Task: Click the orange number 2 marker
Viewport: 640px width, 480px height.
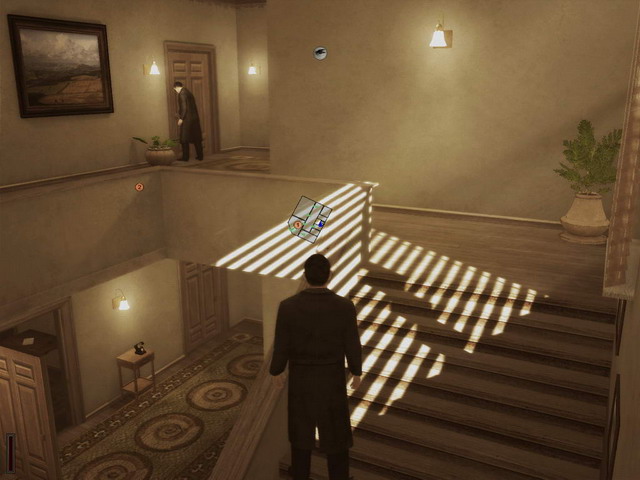Action: pos(139,187)
